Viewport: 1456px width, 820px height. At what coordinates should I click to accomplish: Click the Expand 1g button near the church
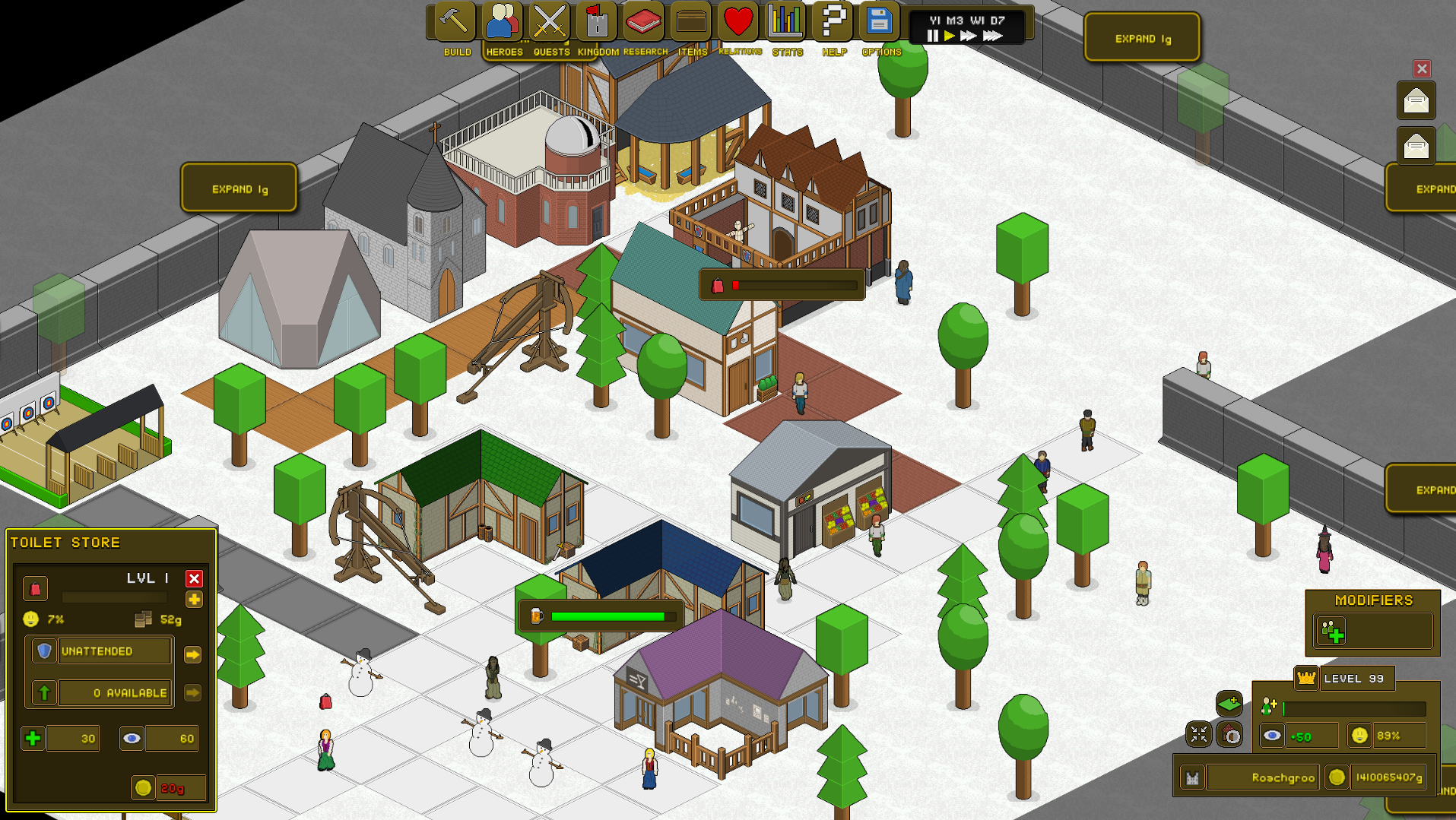tap(239, 188)
